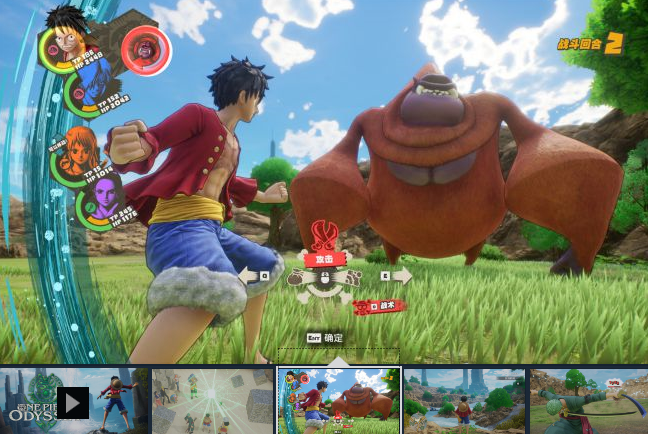Cycle to next character with right arrow
Viewport: 648px width, 434px height.
400,275
